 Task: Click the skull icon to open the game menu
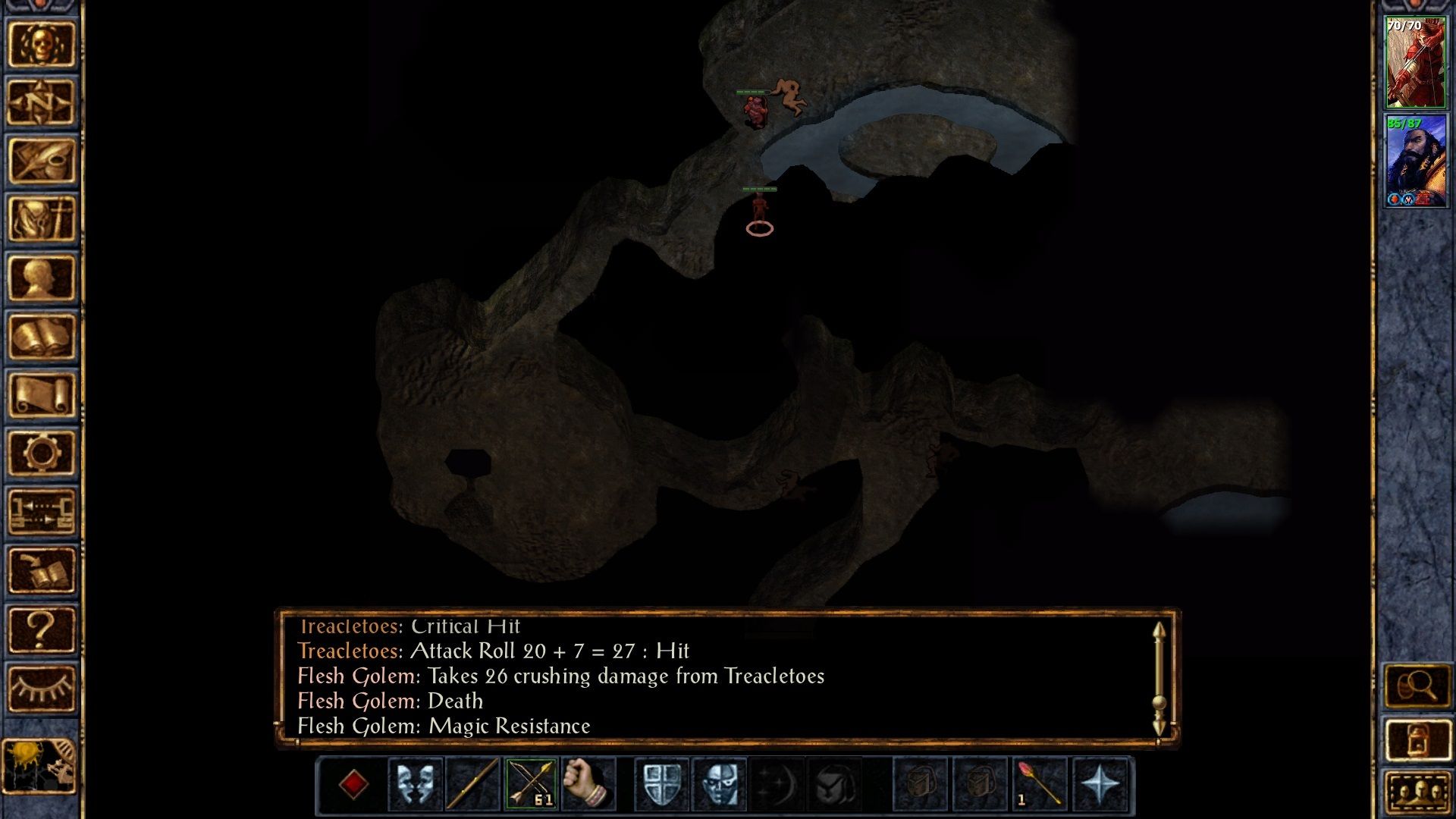42,42
